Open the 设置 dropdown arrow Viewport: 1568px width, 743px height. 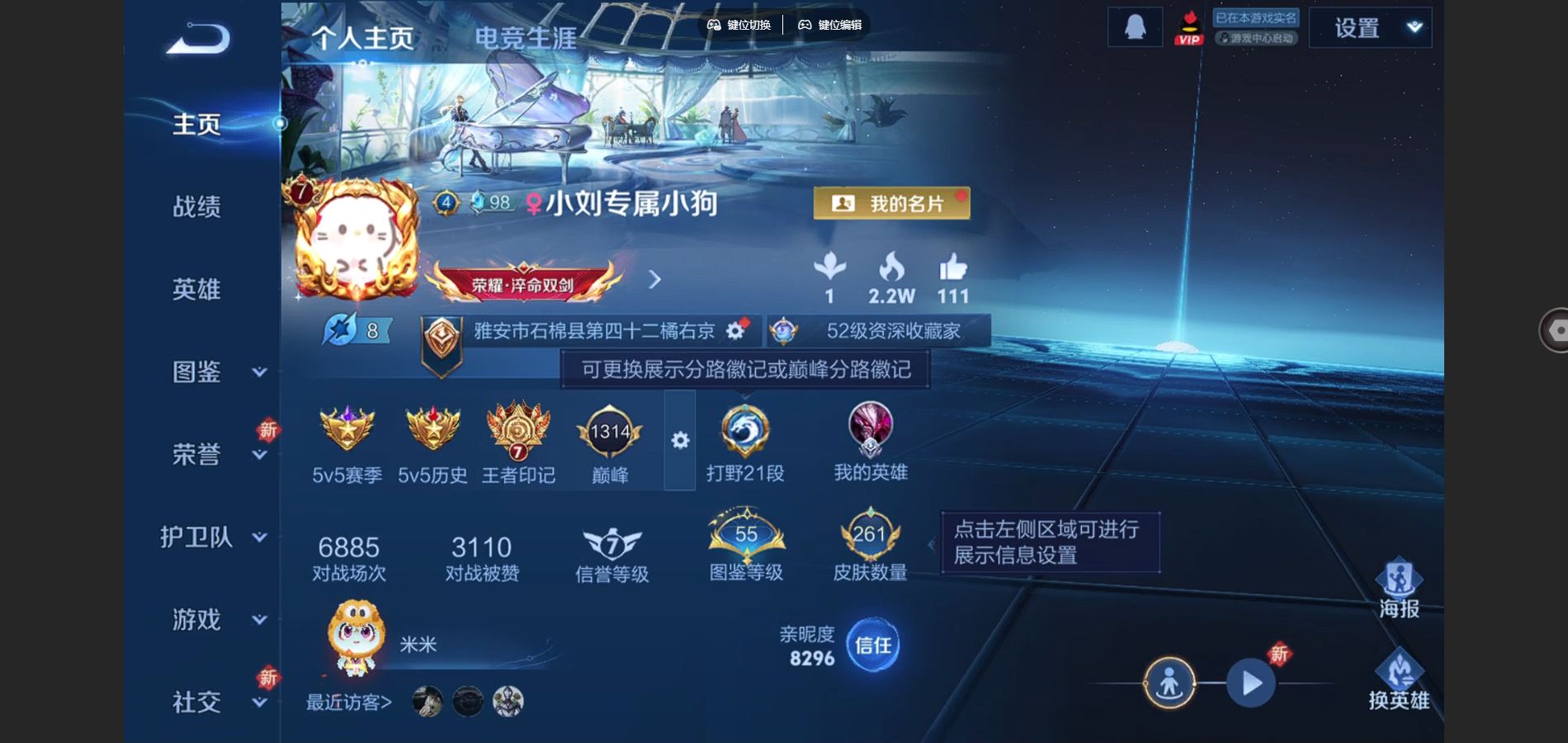1413,26
